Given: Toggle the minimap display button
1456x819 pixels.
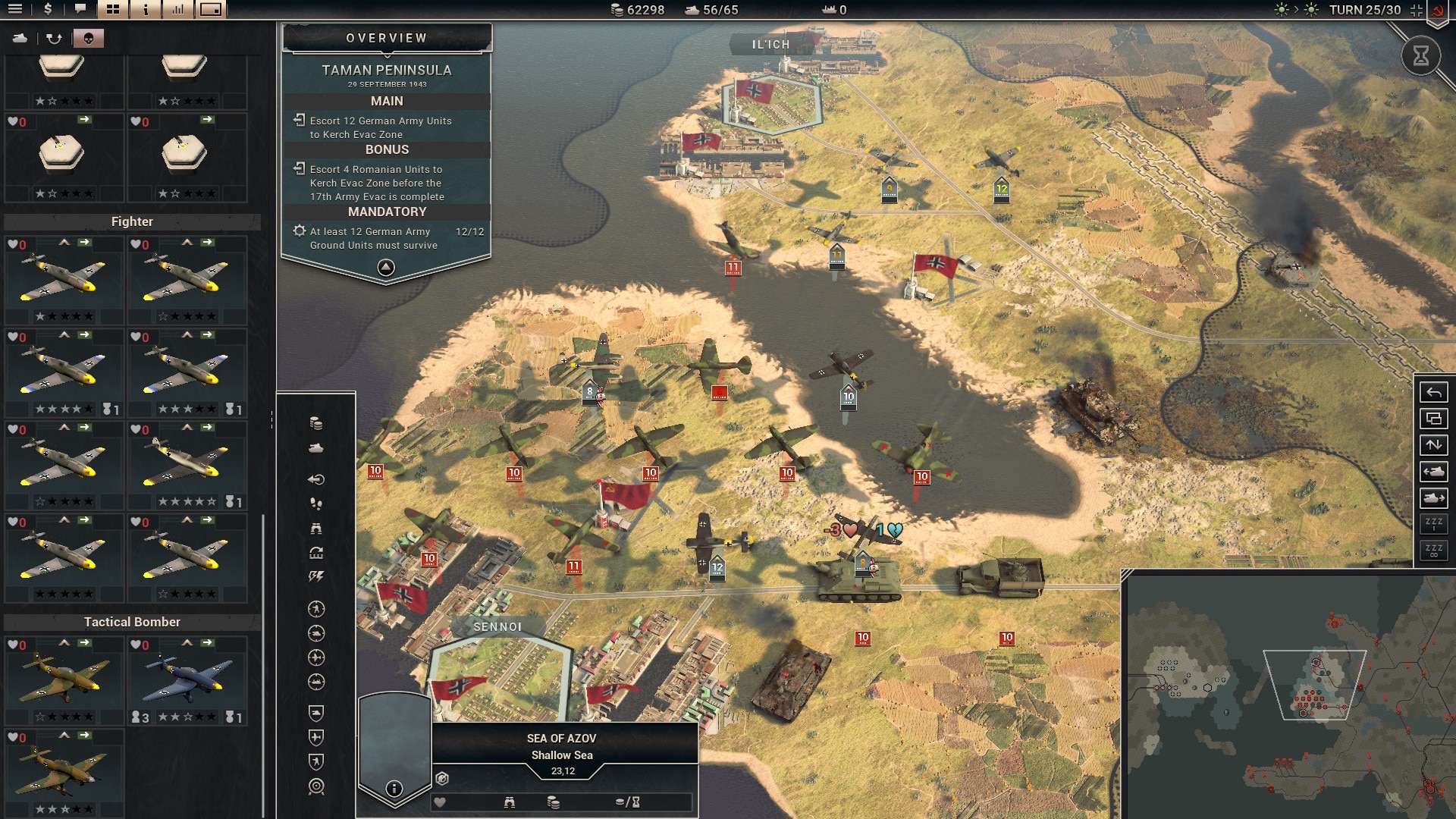Looking at the screenshot, I should [211, 9].
